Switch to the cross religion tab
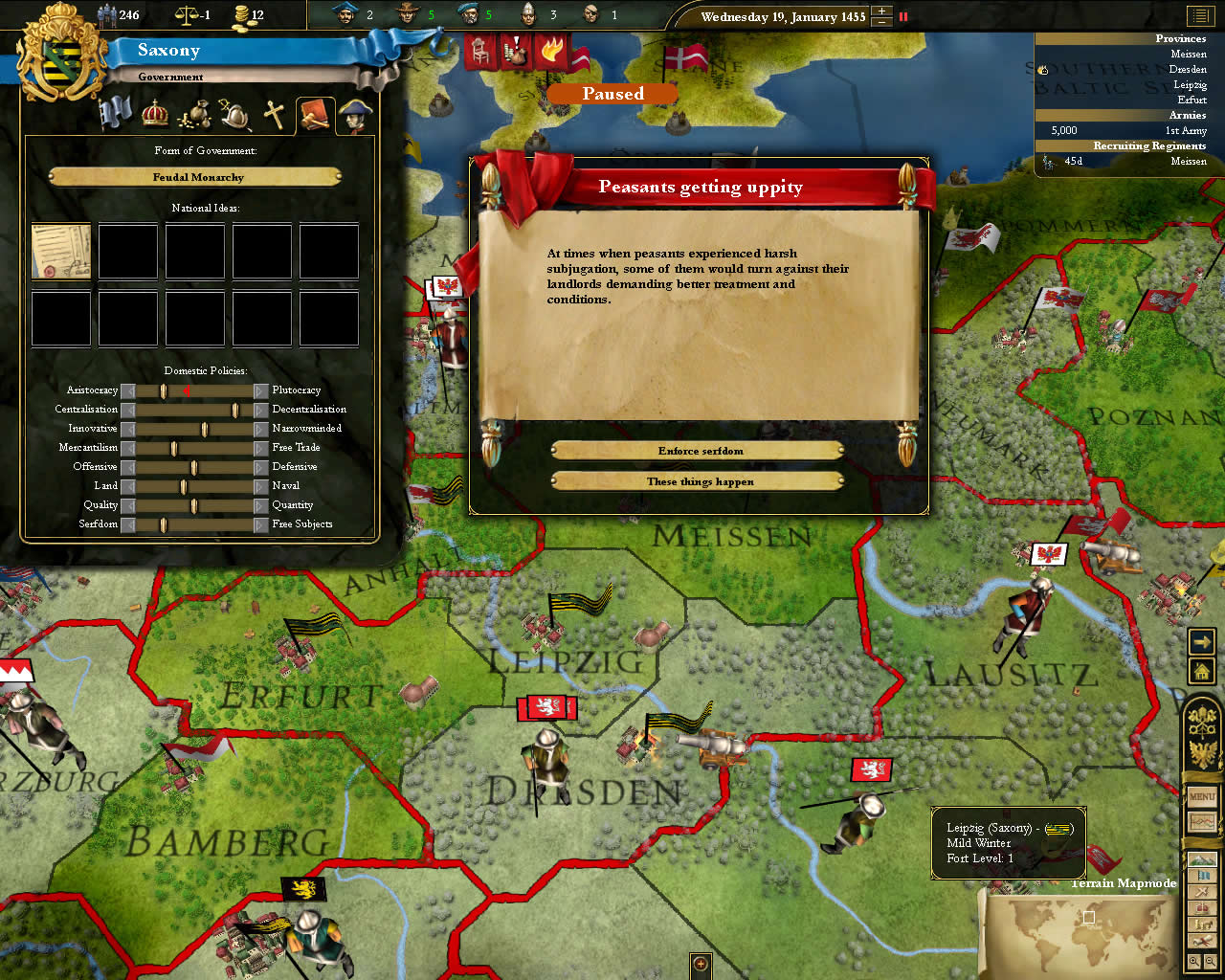Screen dimensions: 1225x980 pyautogui.click(x=275, y=115)
